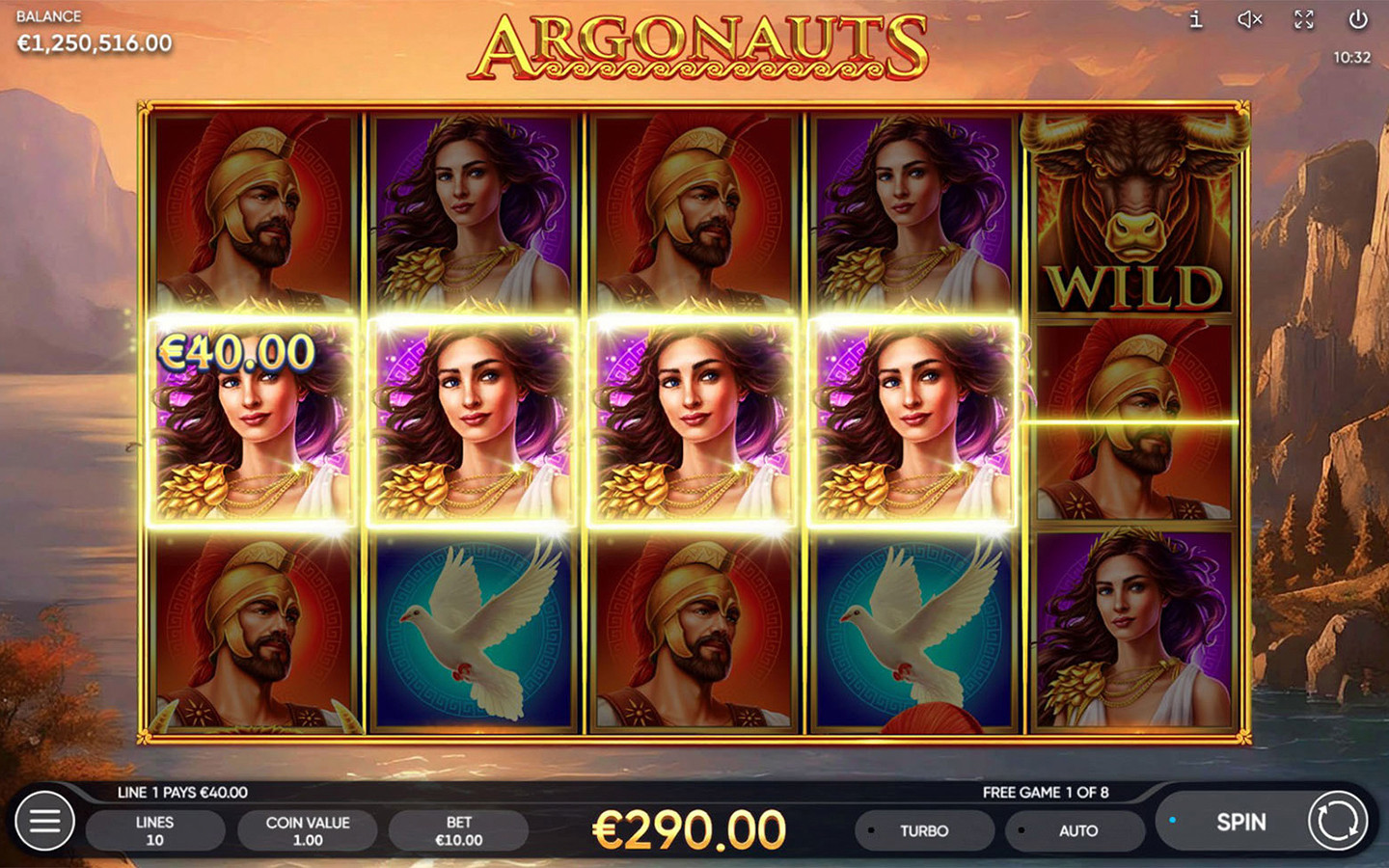Open the COIN VALUE selector
The width and height of the screenshot is (1389, 868).
307,829
